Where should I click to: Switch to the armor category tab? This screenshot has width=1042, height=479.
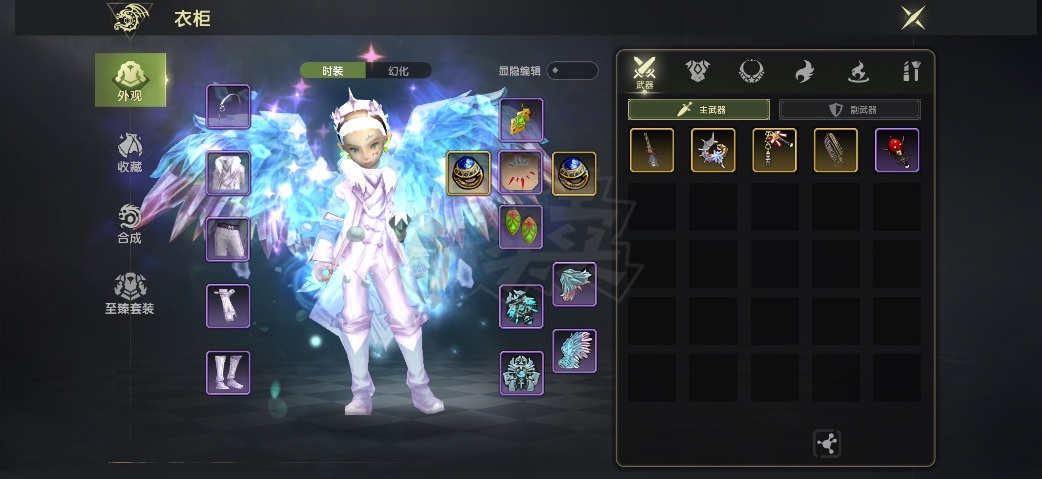[x=697, y=70]
